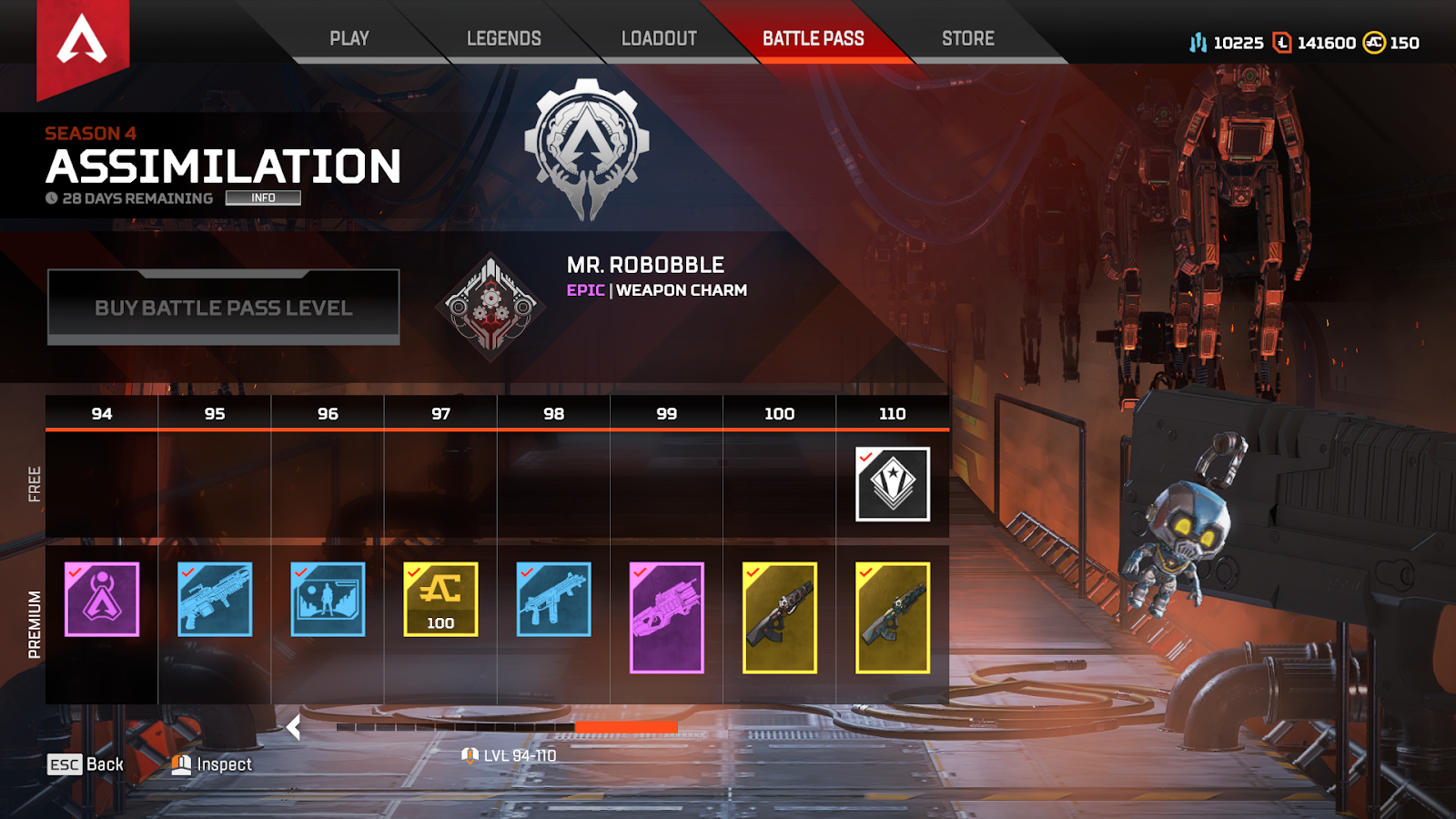
Task: Expand previous levels with the left arrow
Action: click(293, 727)
